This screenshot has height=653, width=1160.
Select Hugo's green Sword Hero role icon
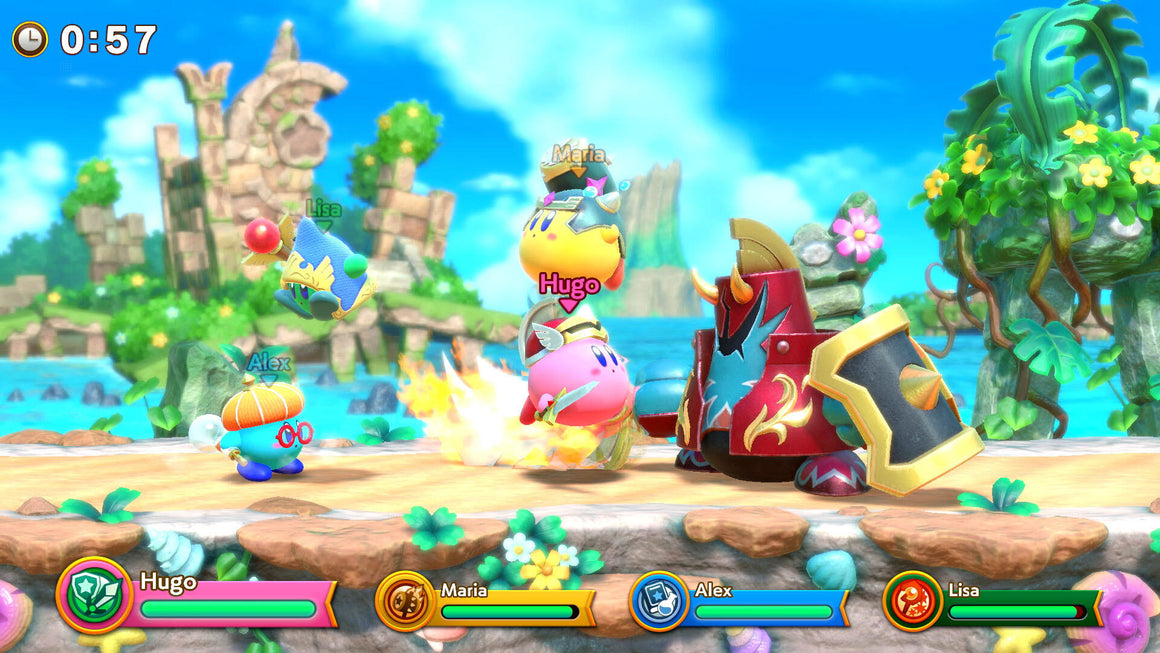pyautogui.click(x=95, y=594)
